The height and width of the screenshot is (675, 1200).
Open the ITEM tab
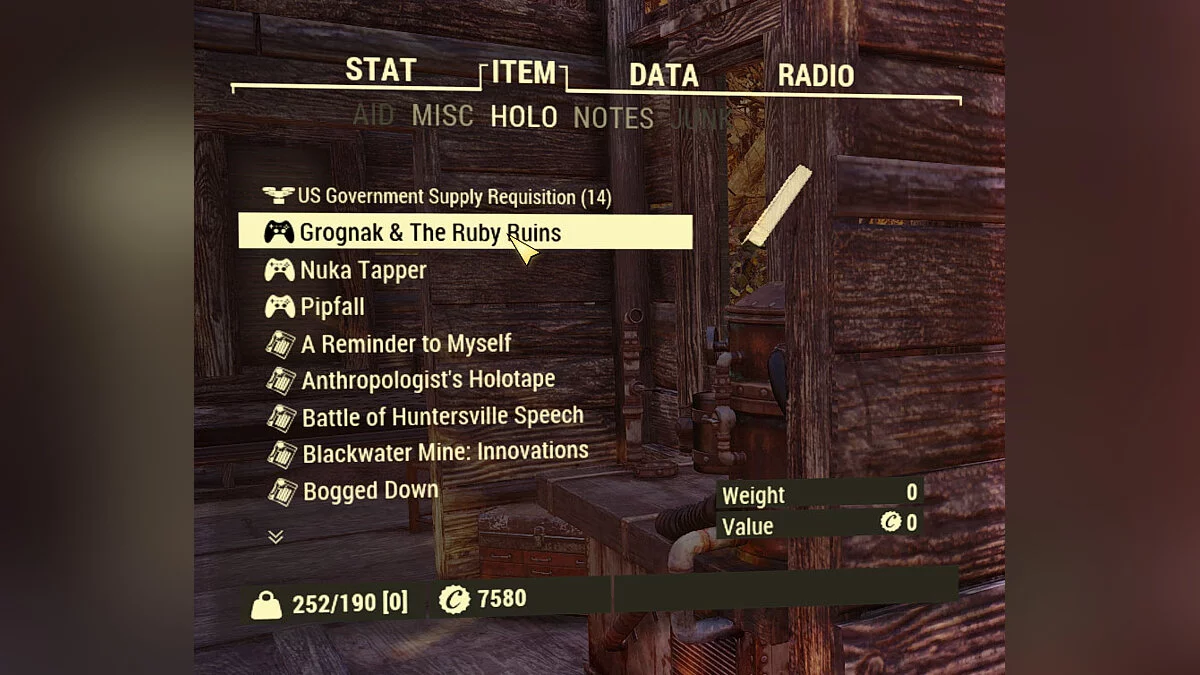coord(523,73)
